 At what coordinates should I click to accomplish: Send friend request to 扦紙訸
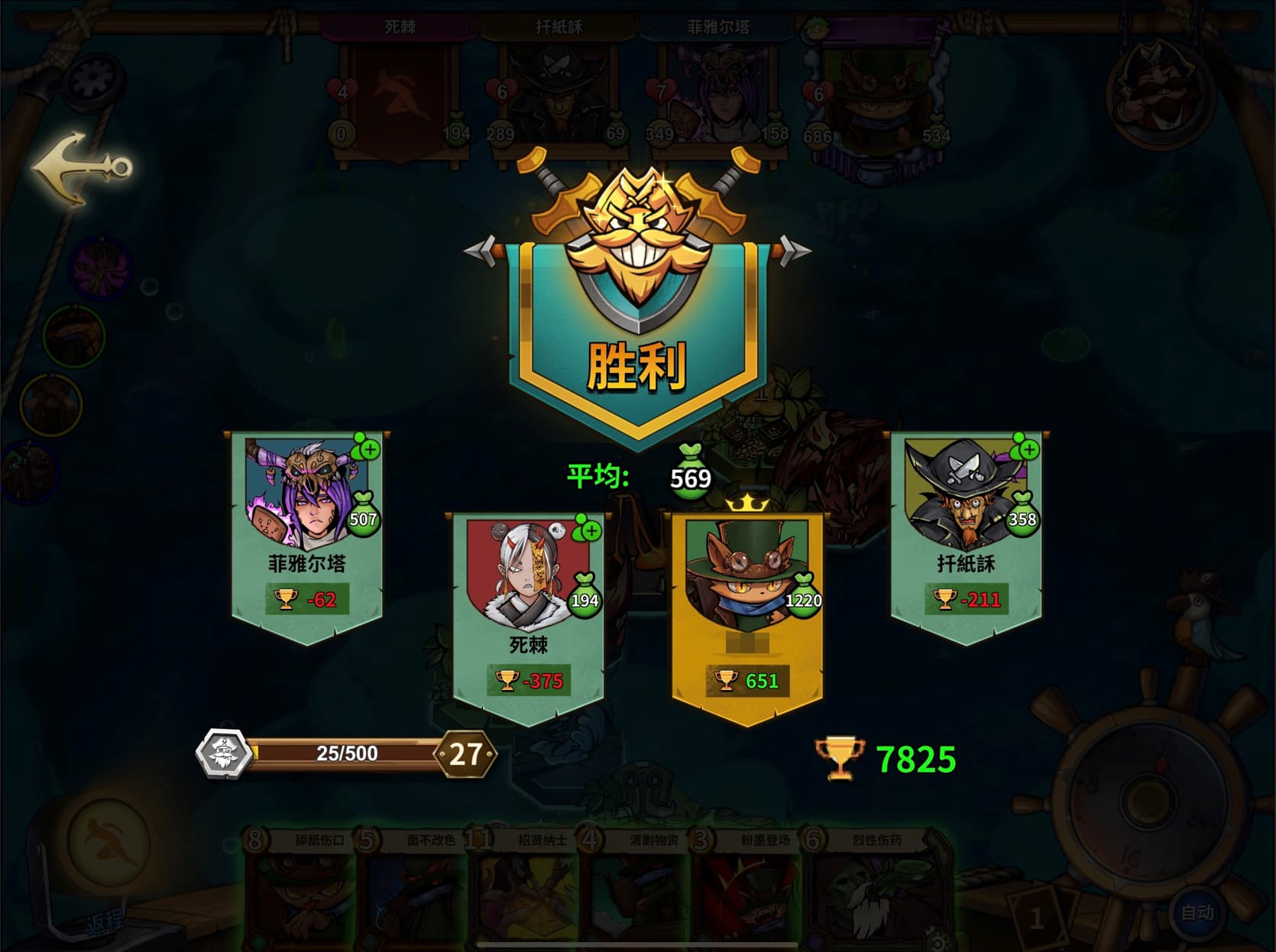(1028, 448)
